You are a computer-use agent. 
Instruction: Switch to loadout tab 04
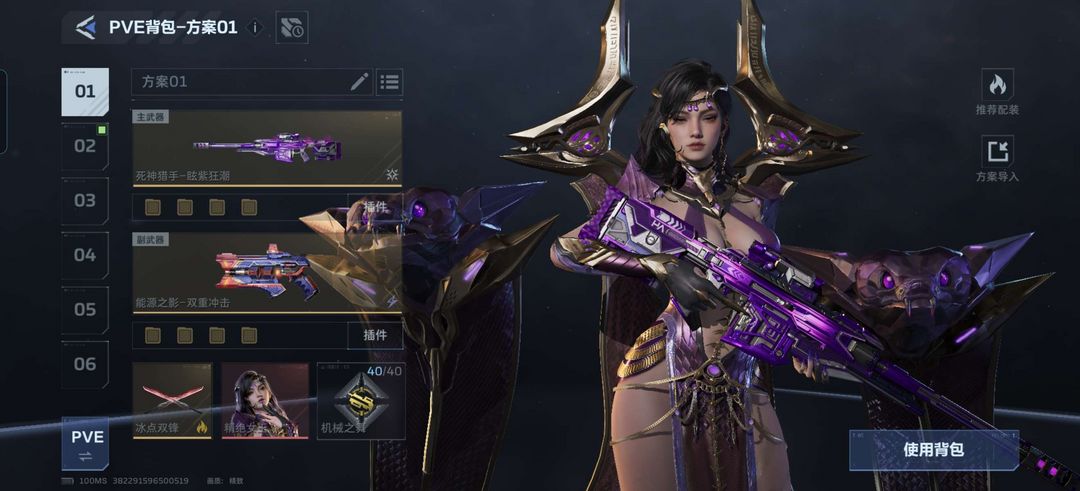(85, 255)
